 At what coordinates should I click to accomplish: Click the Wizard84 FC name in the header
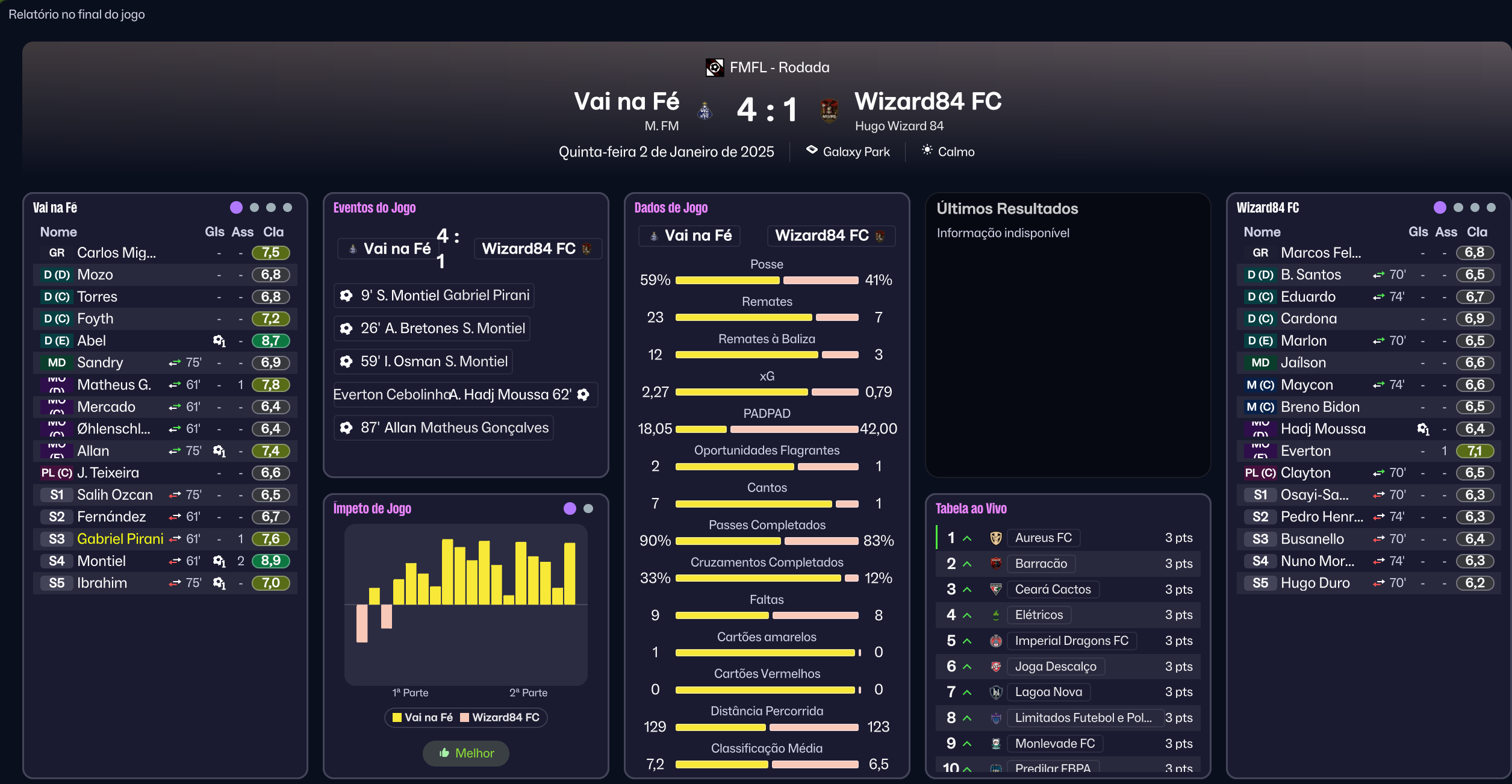click(x=928, y=101)
